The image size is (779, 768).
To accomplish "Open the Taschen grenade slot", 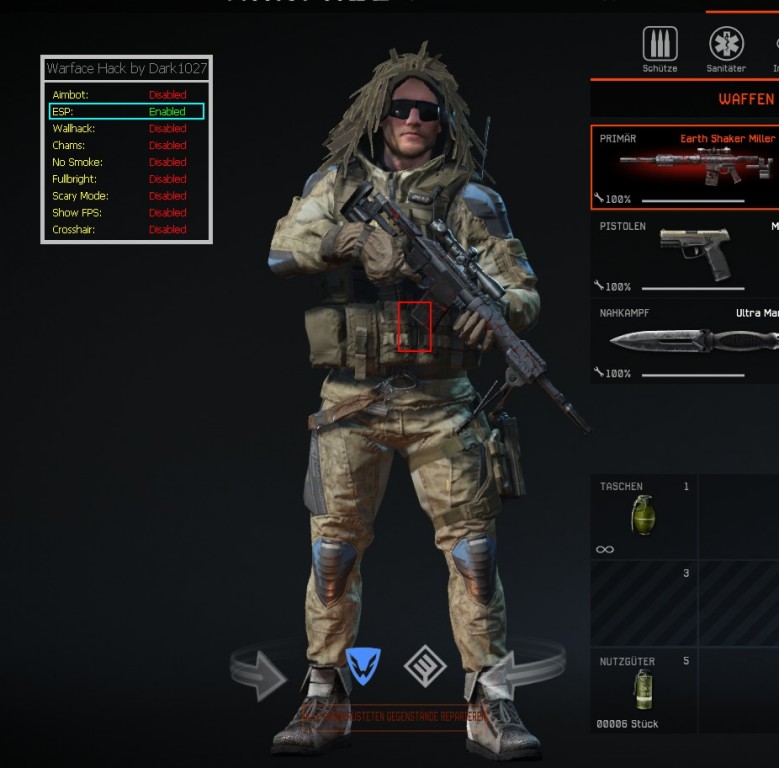I will point(643,516).
